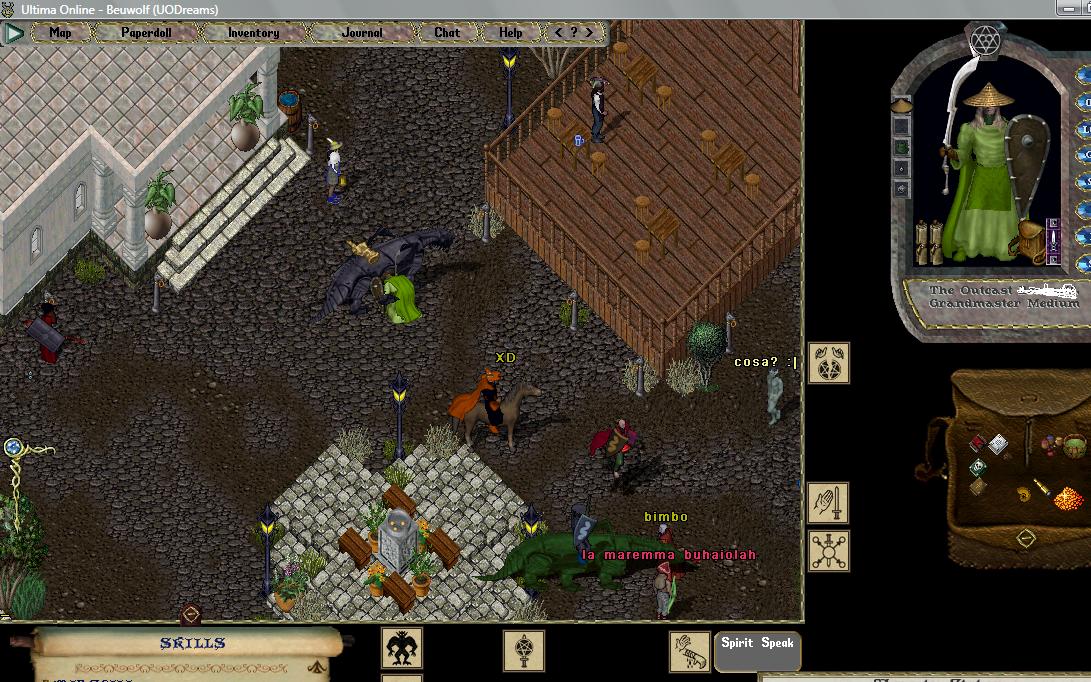1091x682 pixels.
Task: Cast the pentagram-with-hands spell icon
Action: 828,364
